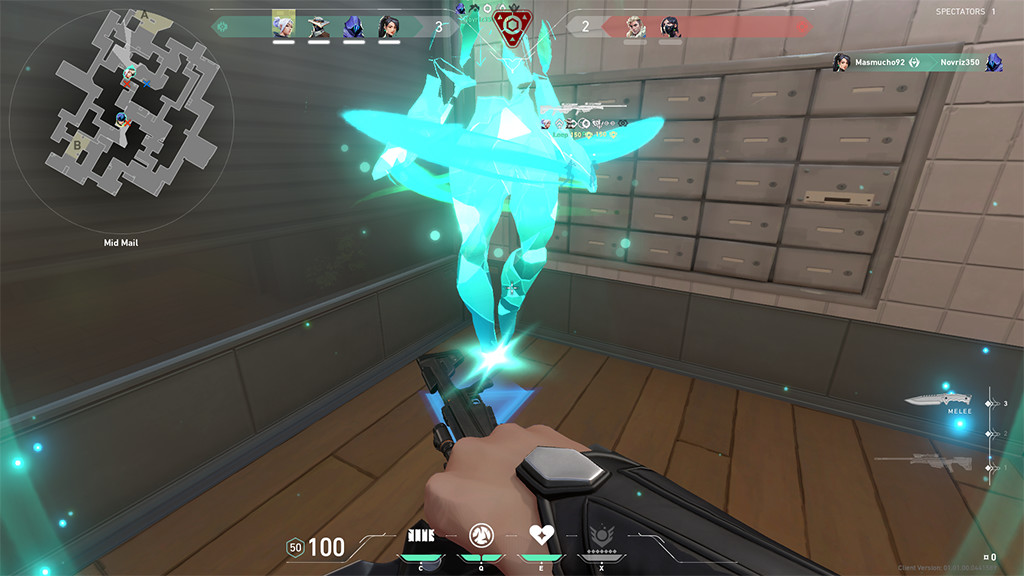Select the blond enemy agent portrait

tap(635, 27)
